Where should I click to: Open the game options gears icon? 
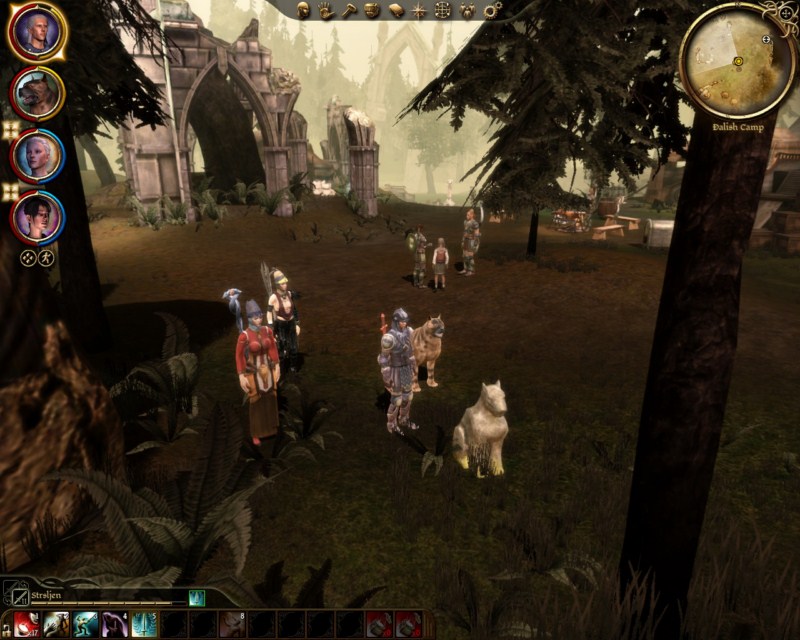(491, 10)
